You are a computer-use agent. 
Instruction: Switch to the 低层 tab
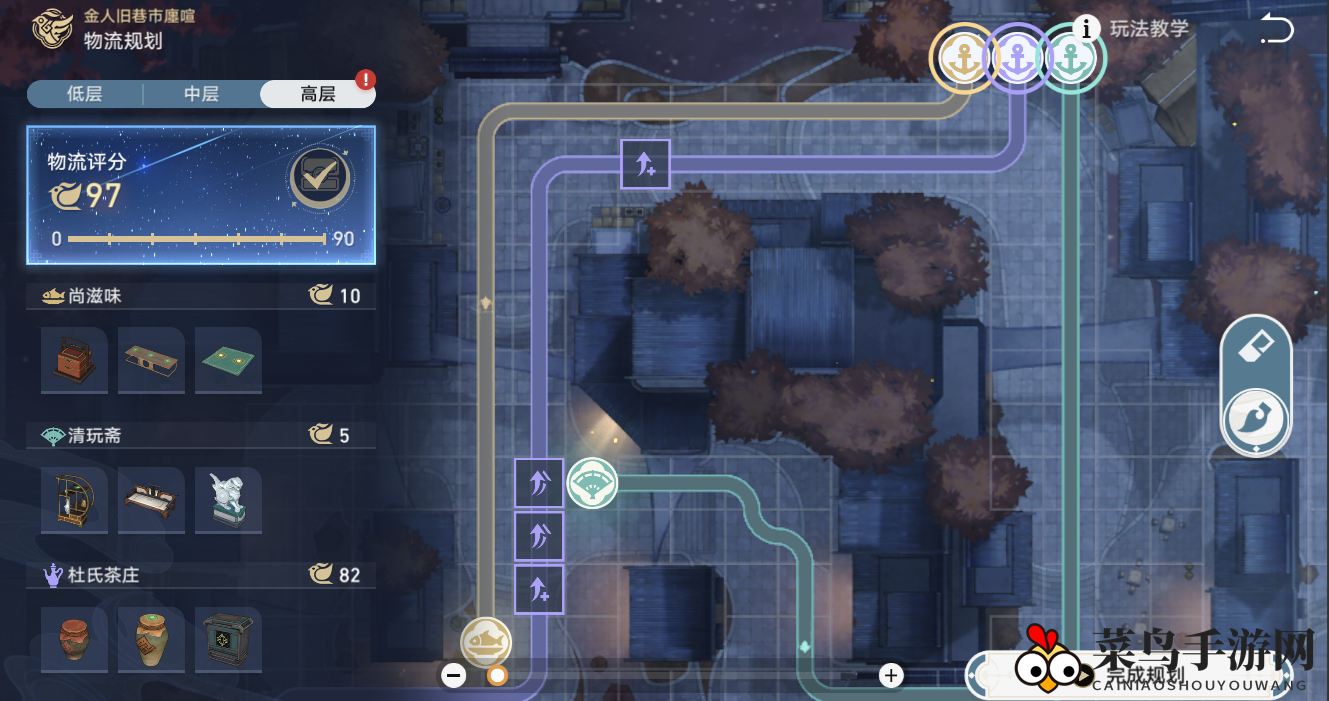85,94
